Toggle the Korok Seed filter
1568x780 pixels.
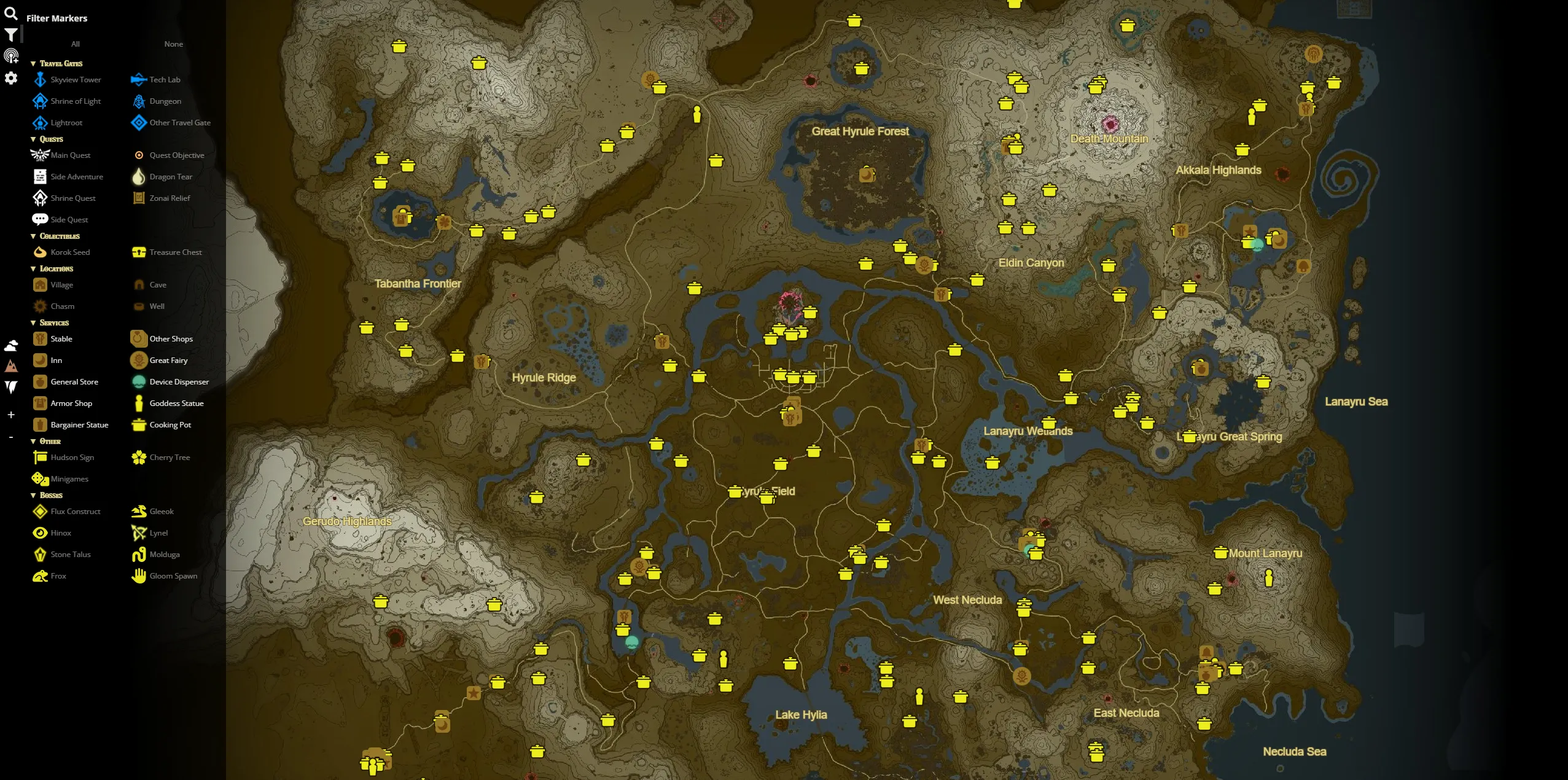click(69, 252)
